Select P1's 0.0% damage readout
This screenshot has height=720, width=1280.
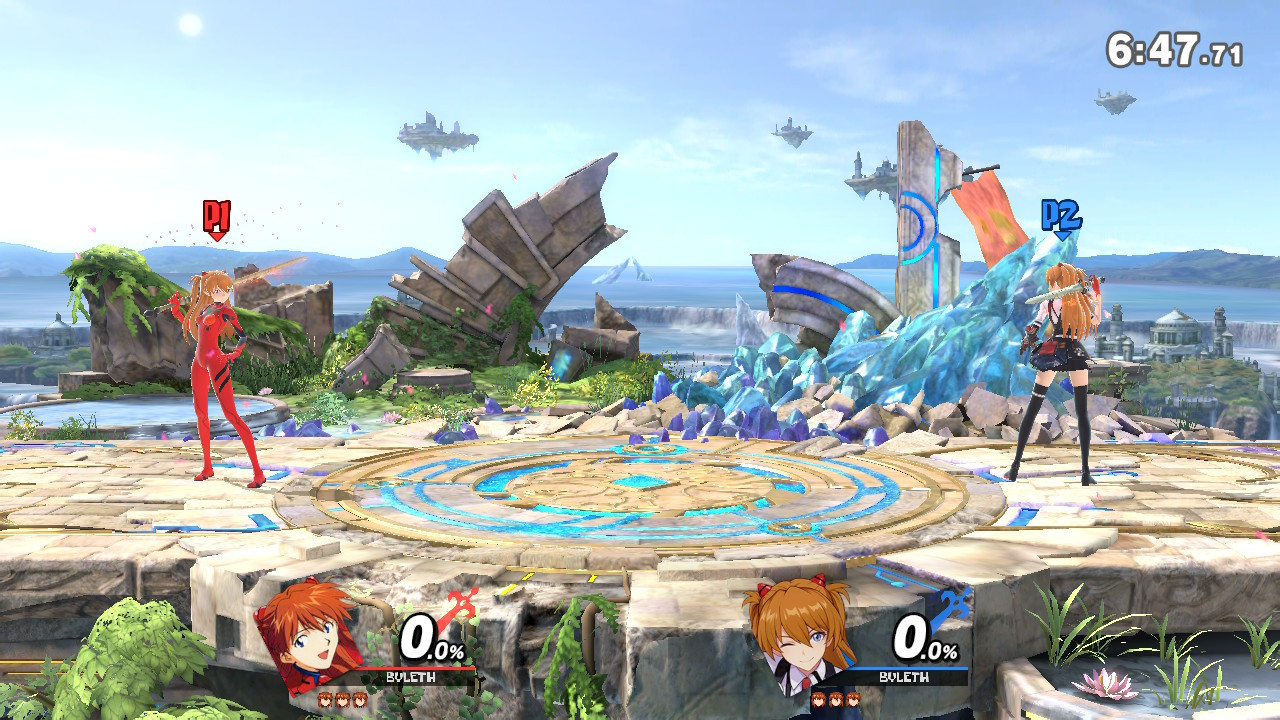tap(428, 641)
